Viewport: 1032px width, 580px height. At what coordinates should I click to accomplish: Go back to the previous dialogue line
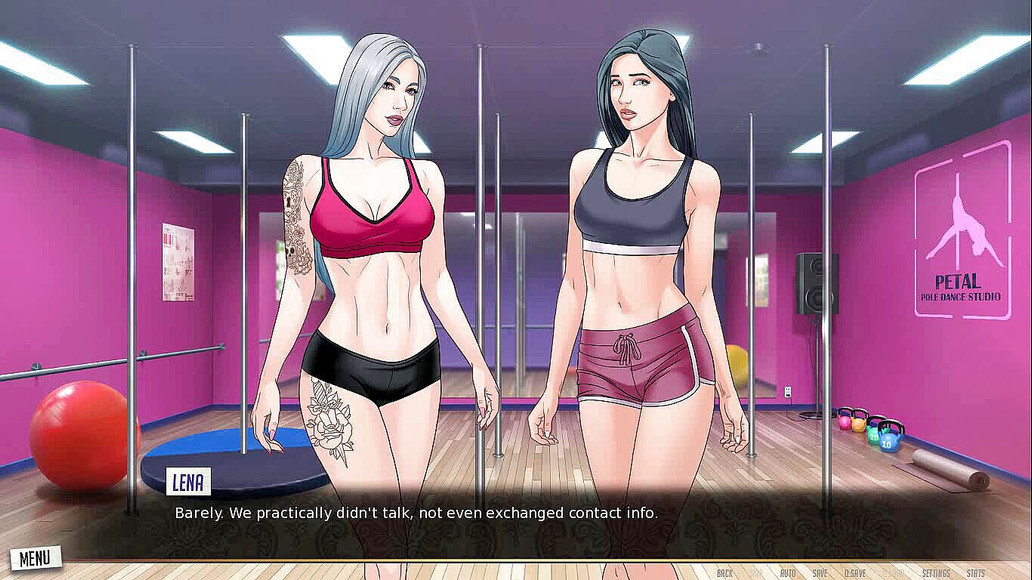click(725, 573)
